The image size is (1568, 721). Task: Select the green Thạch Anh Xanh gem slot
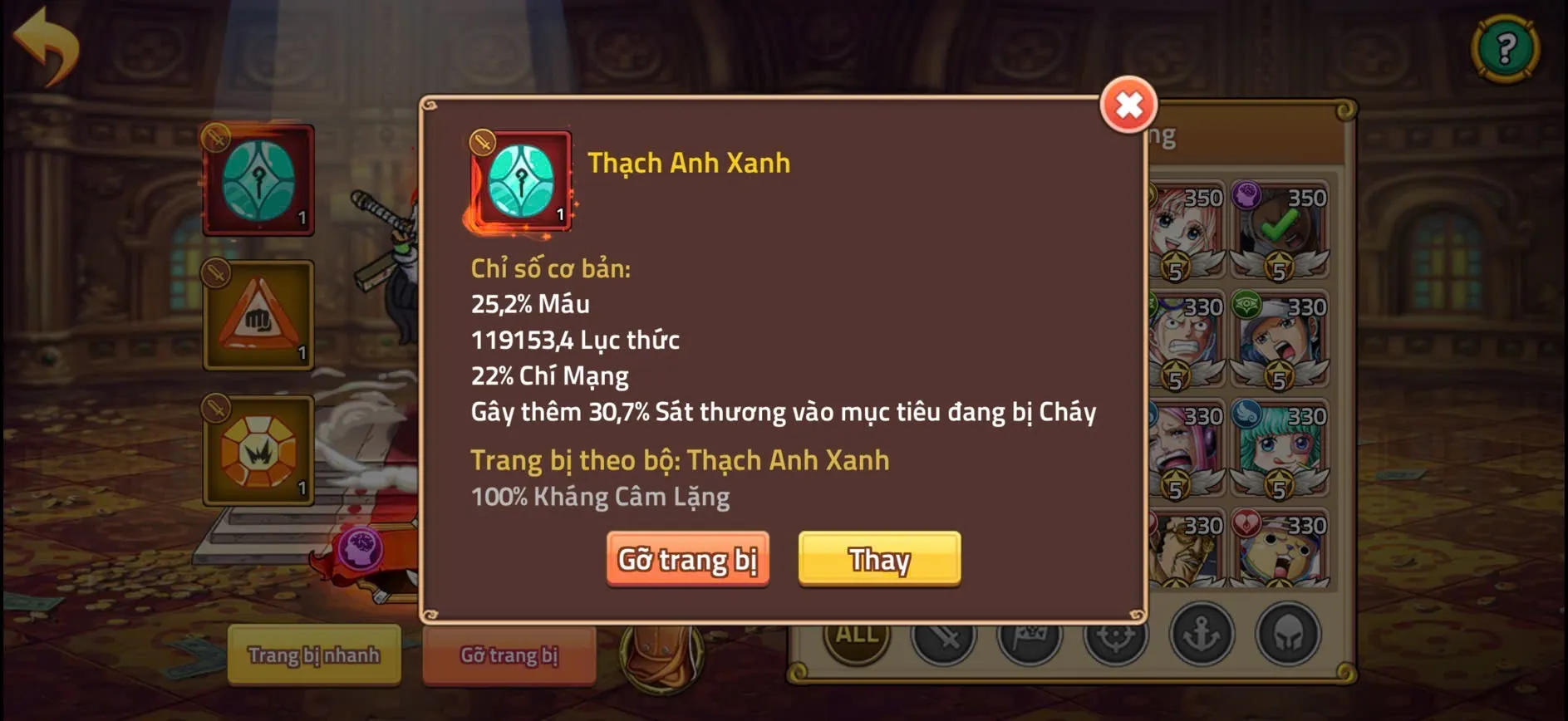(x=258, y=179)
